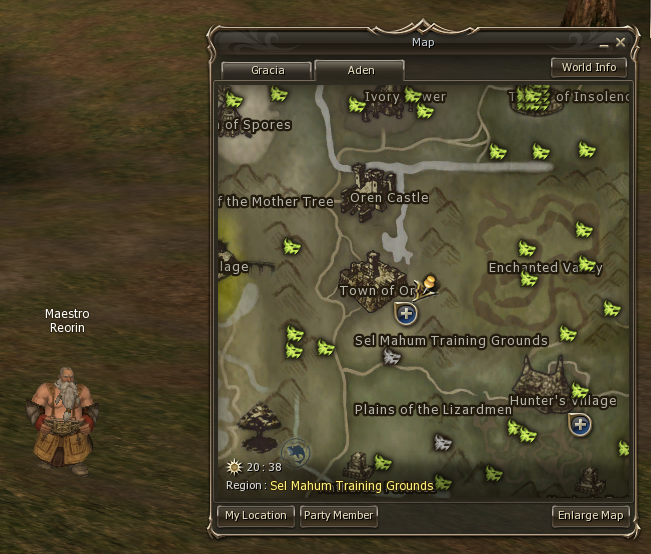
Task: Click the blue cross icon below Town of Oren
Action: click(406, 315)
